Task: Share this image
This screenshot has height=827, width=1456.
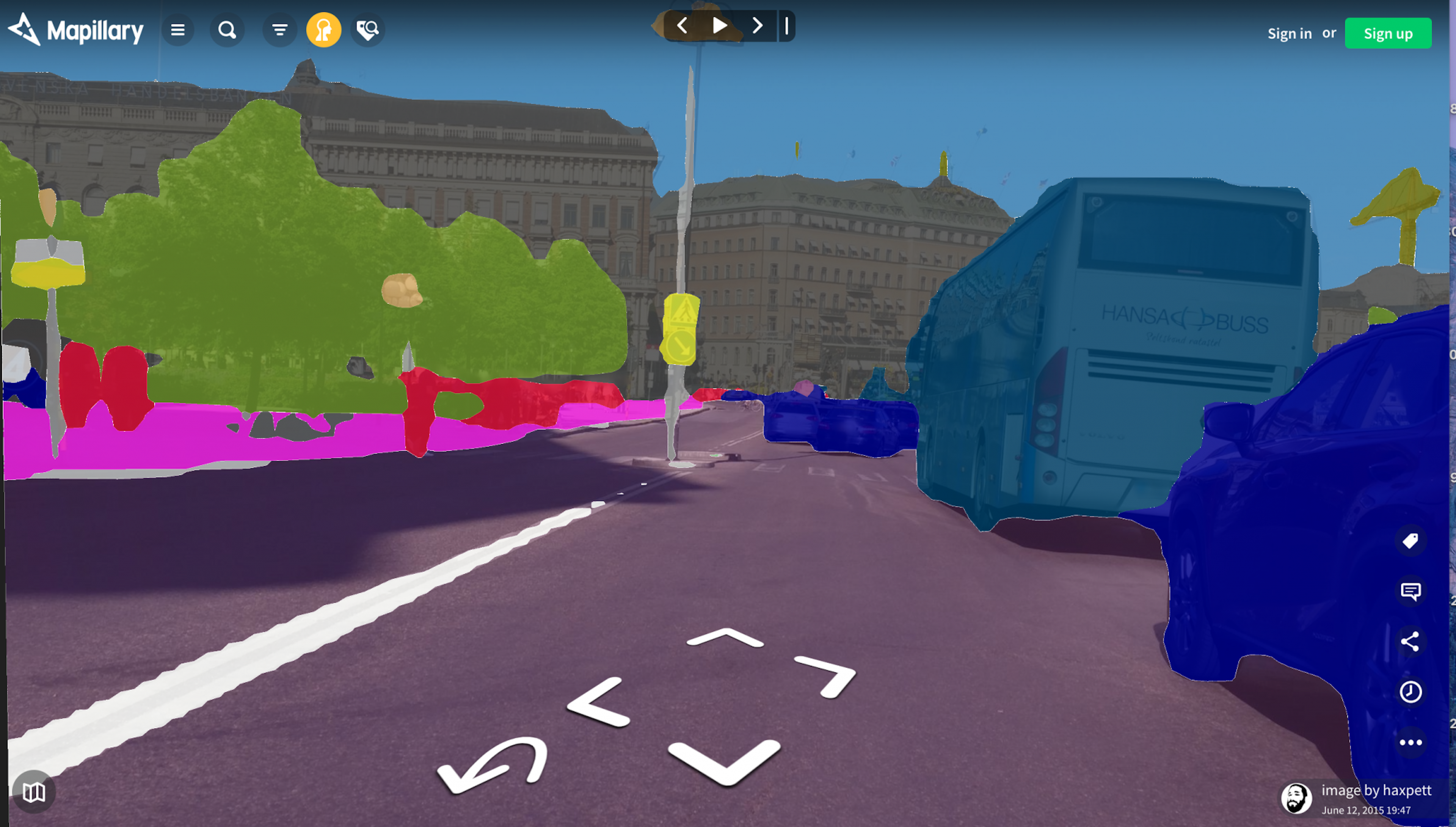Action: click(1410, 642)
